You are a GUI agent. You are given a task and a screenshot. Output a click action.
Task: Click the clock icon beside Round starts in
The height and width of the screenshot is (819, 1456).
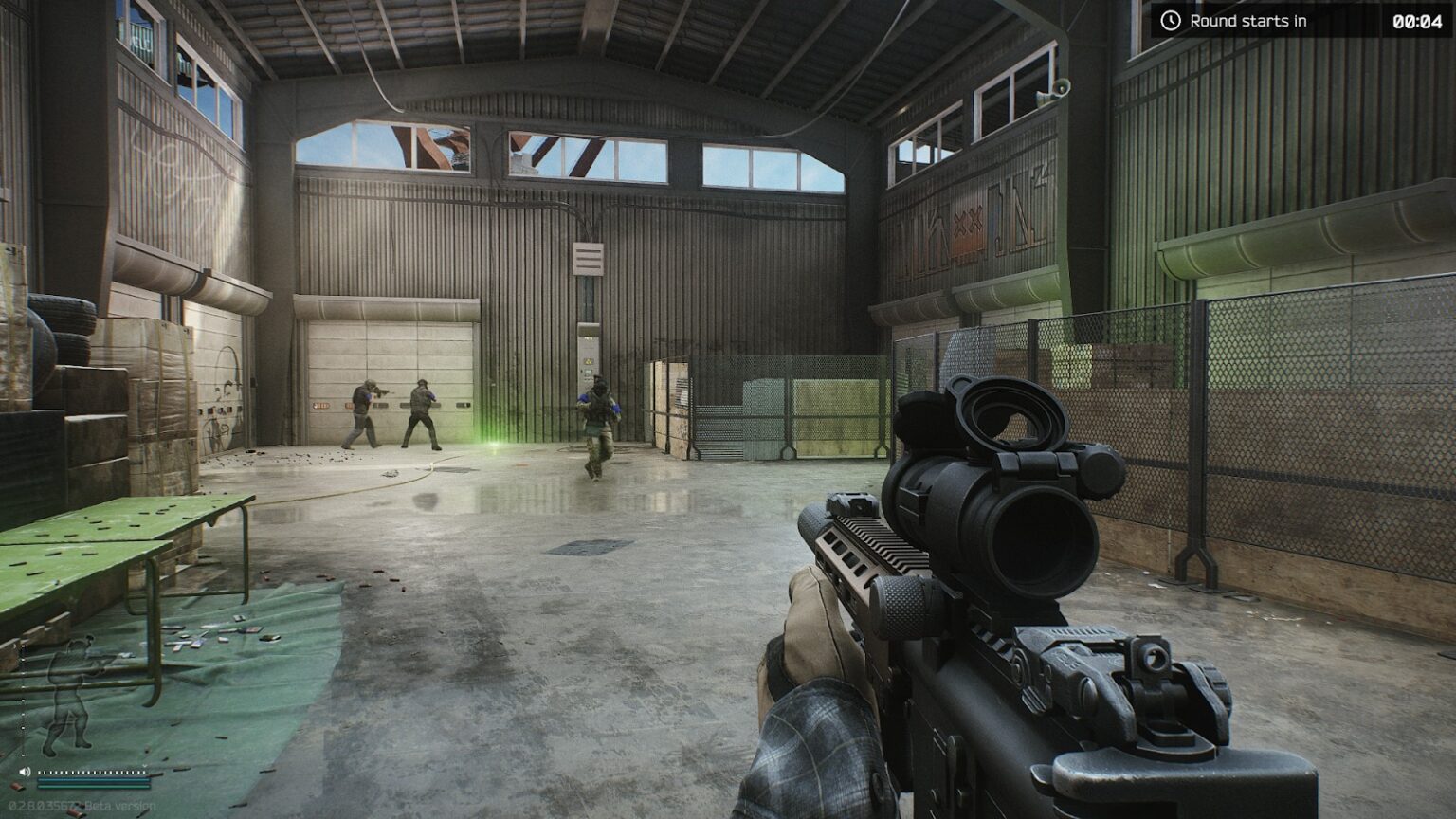tap(1172, 21)
